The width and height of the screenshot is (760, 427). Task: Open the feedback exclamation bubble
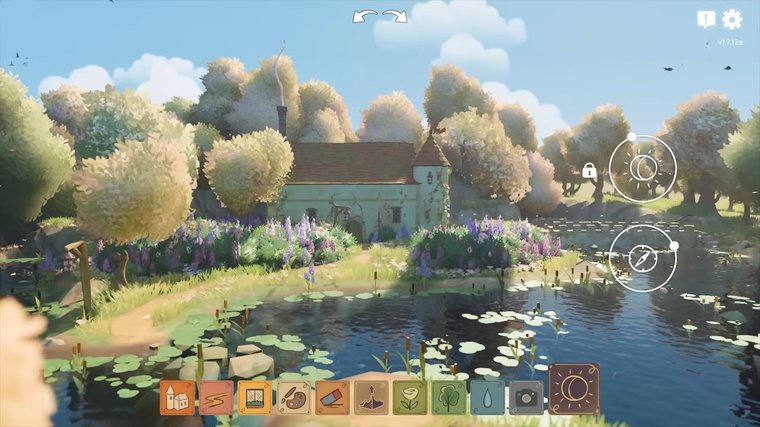tap(706, 19)
